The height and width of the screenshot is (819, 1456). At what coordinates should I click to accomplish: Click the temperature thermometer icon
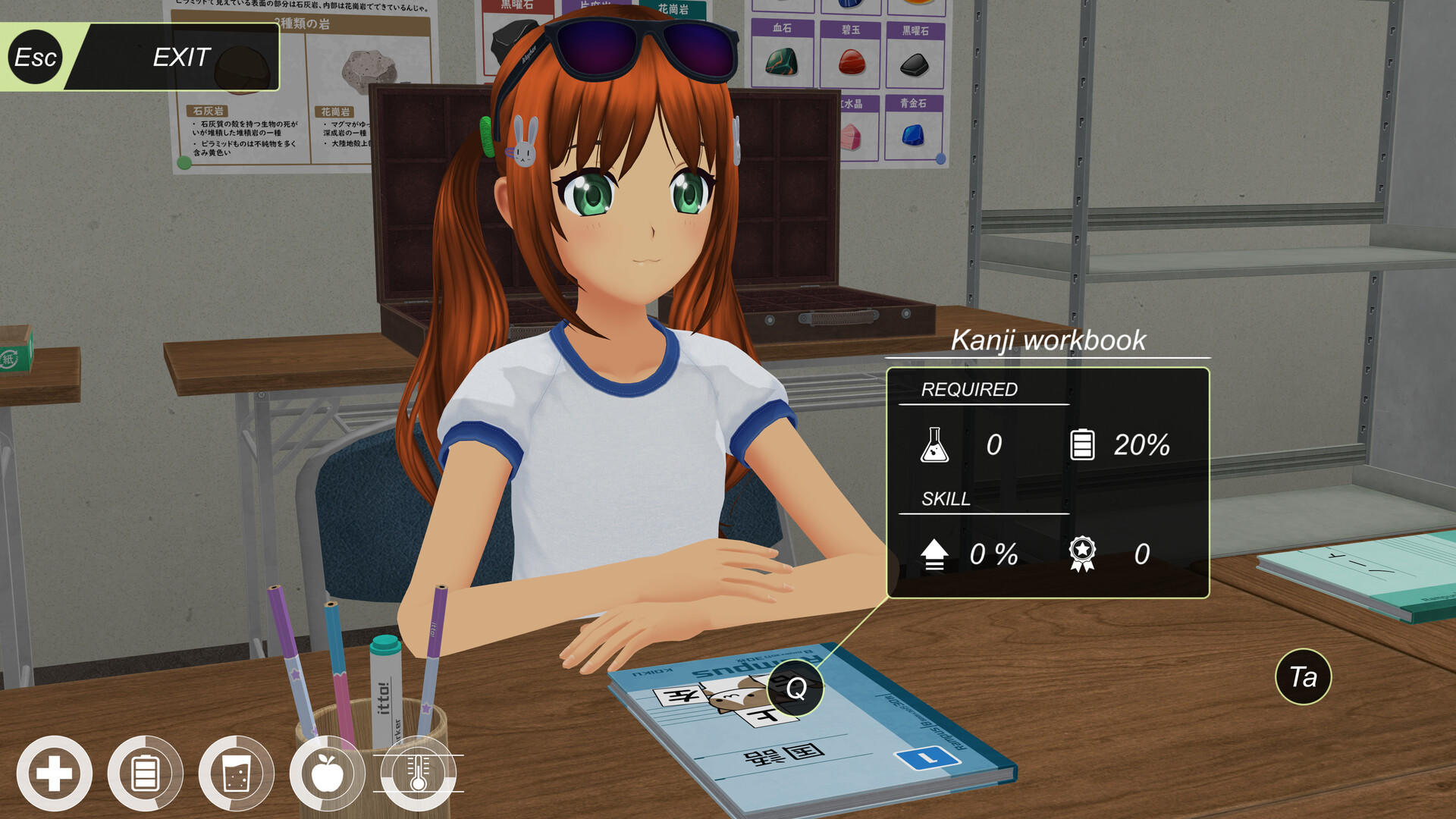[418, 773]
